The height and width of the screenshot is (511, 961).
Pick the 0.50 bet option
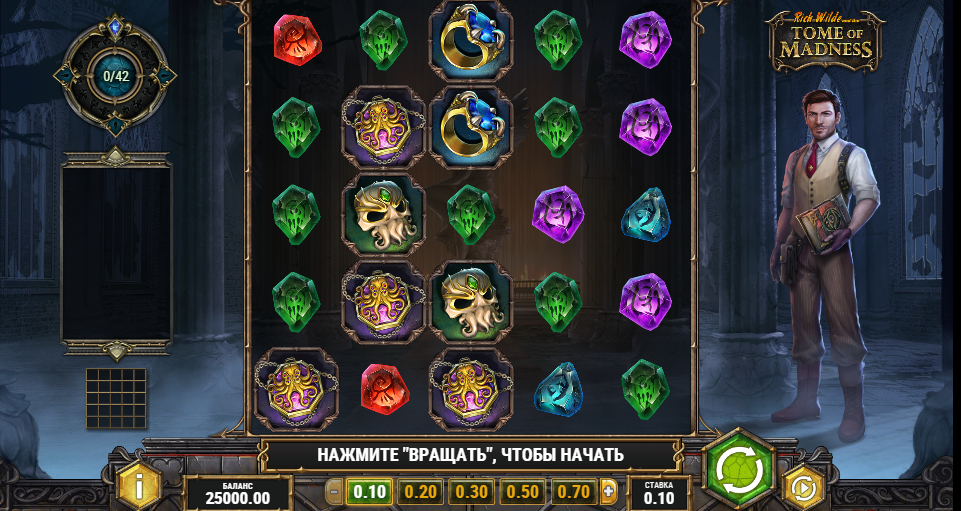point(523,491)
